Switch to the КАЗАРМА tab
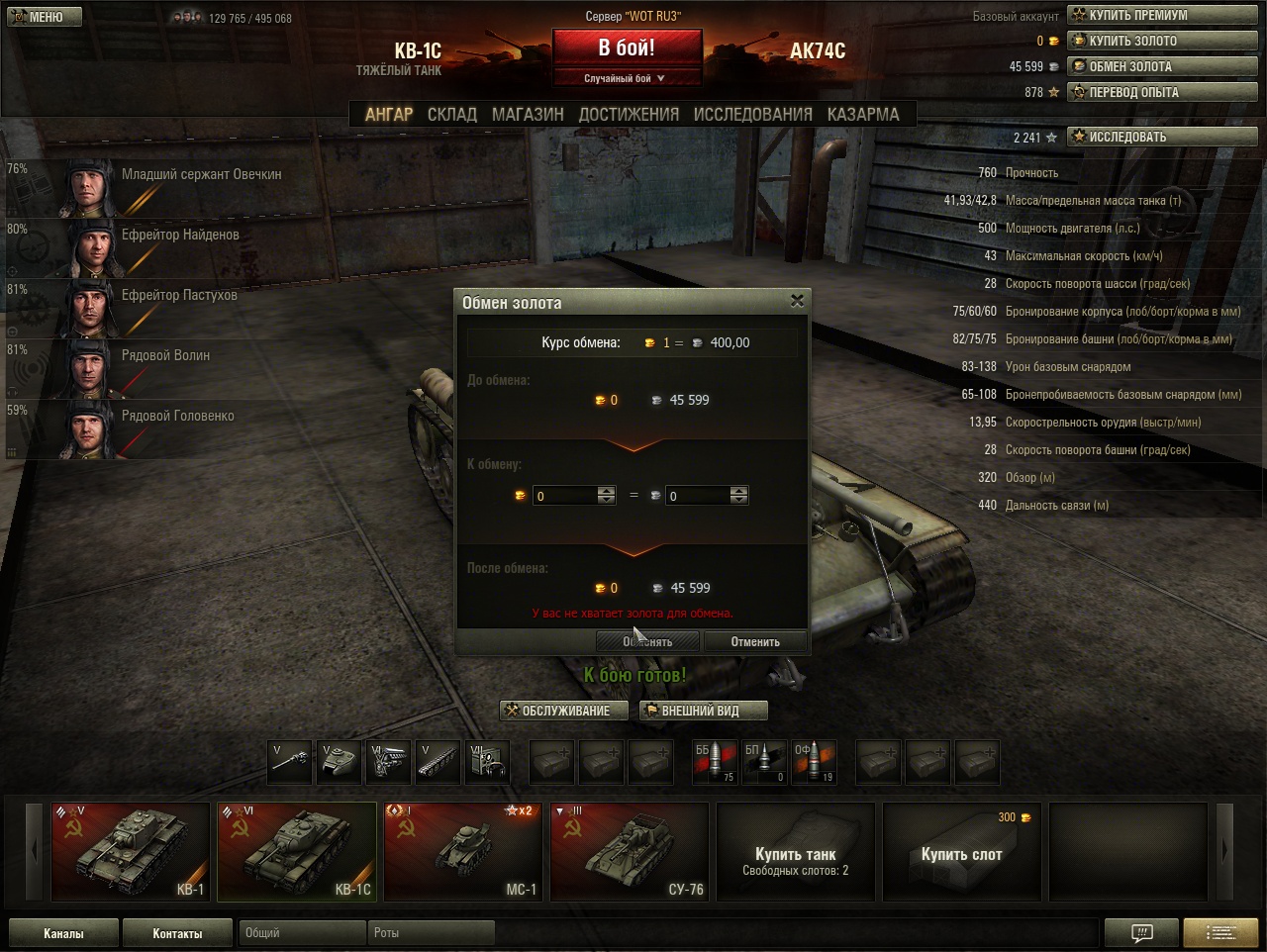The height and width of the screenshot is (952, 1267). coord(863,115)
